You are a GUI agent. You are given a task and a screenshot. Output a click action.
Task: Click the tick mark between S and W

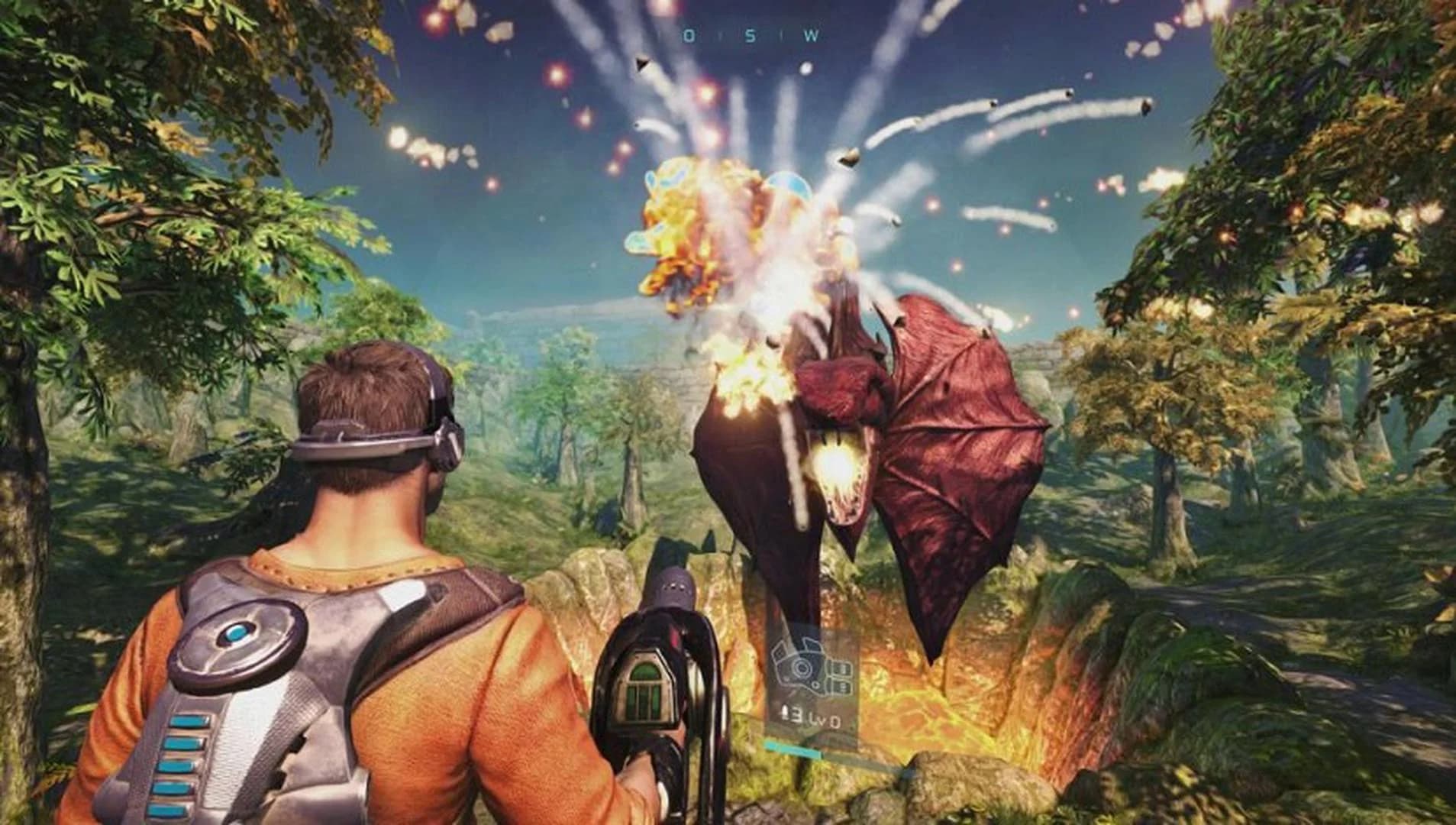pyautogui.click(x=781, y=34)
